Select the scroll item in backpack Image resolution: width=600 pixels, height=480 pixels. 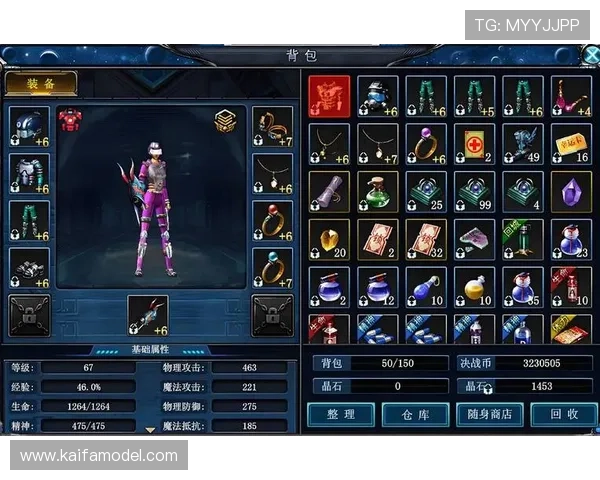coord(329,191)
